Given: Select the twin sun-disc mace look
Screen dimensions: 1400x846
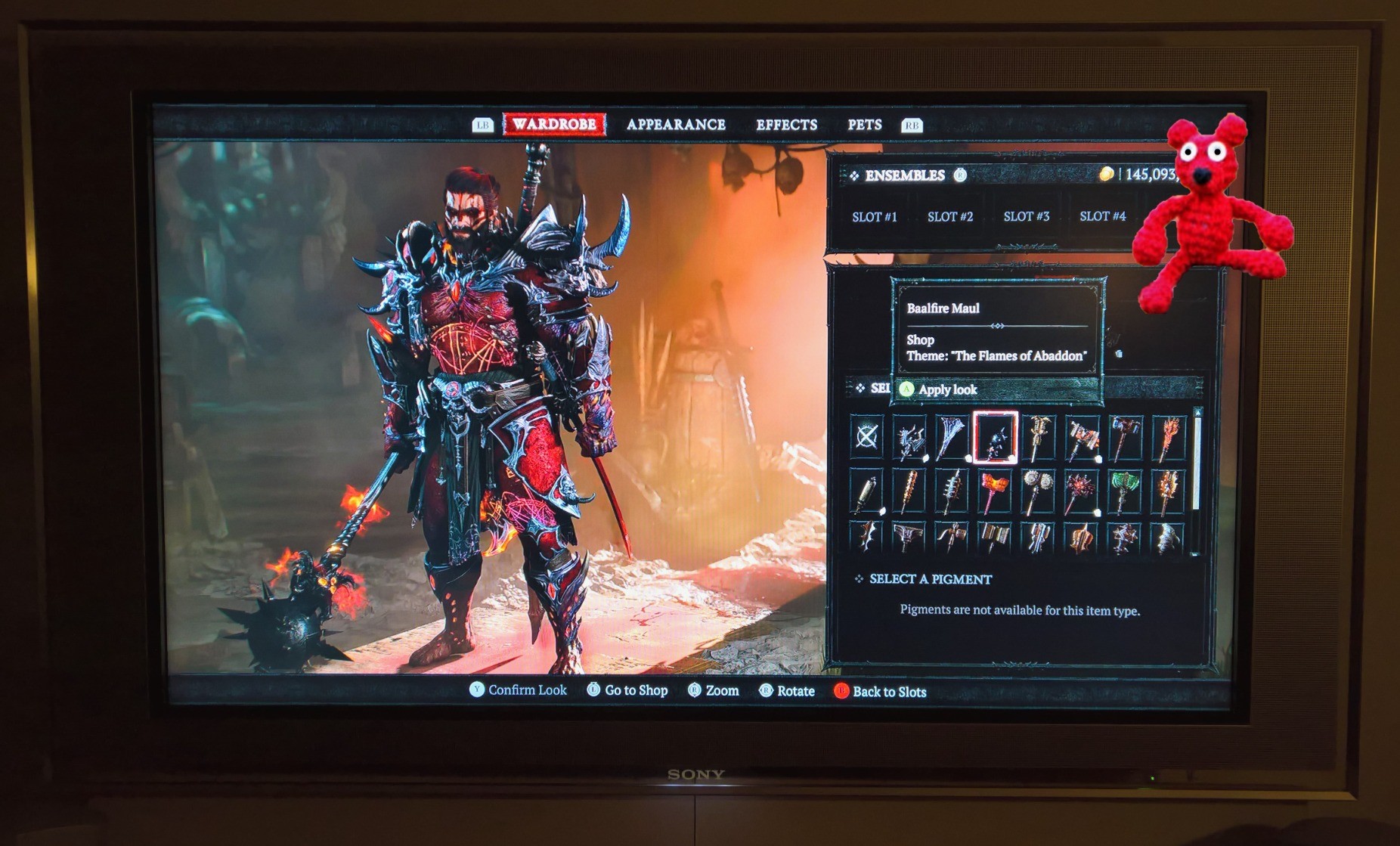Looking at the screenshot, I should coord(1038,490).
